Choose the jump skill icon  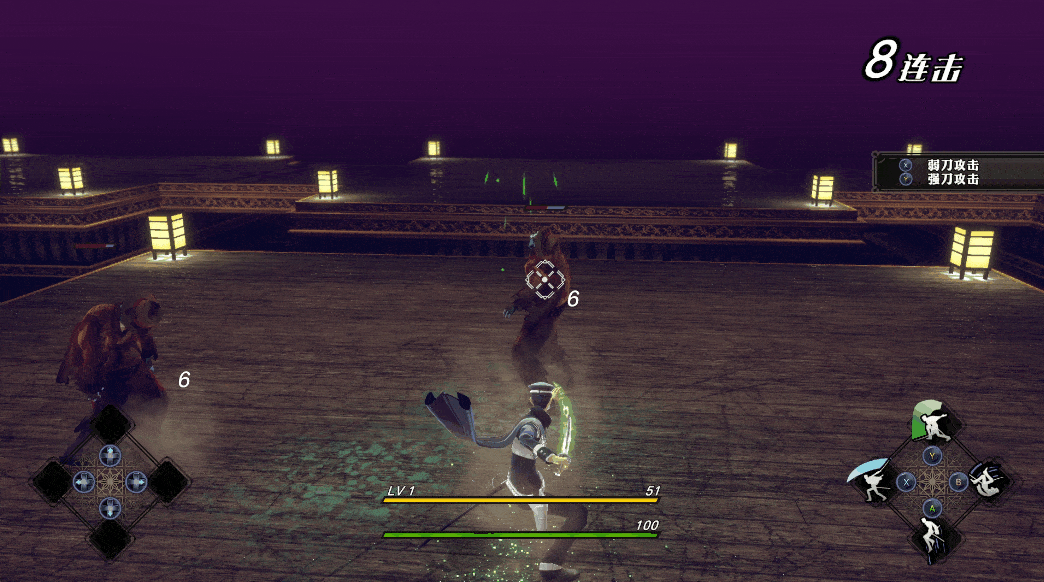pos(932,538)
